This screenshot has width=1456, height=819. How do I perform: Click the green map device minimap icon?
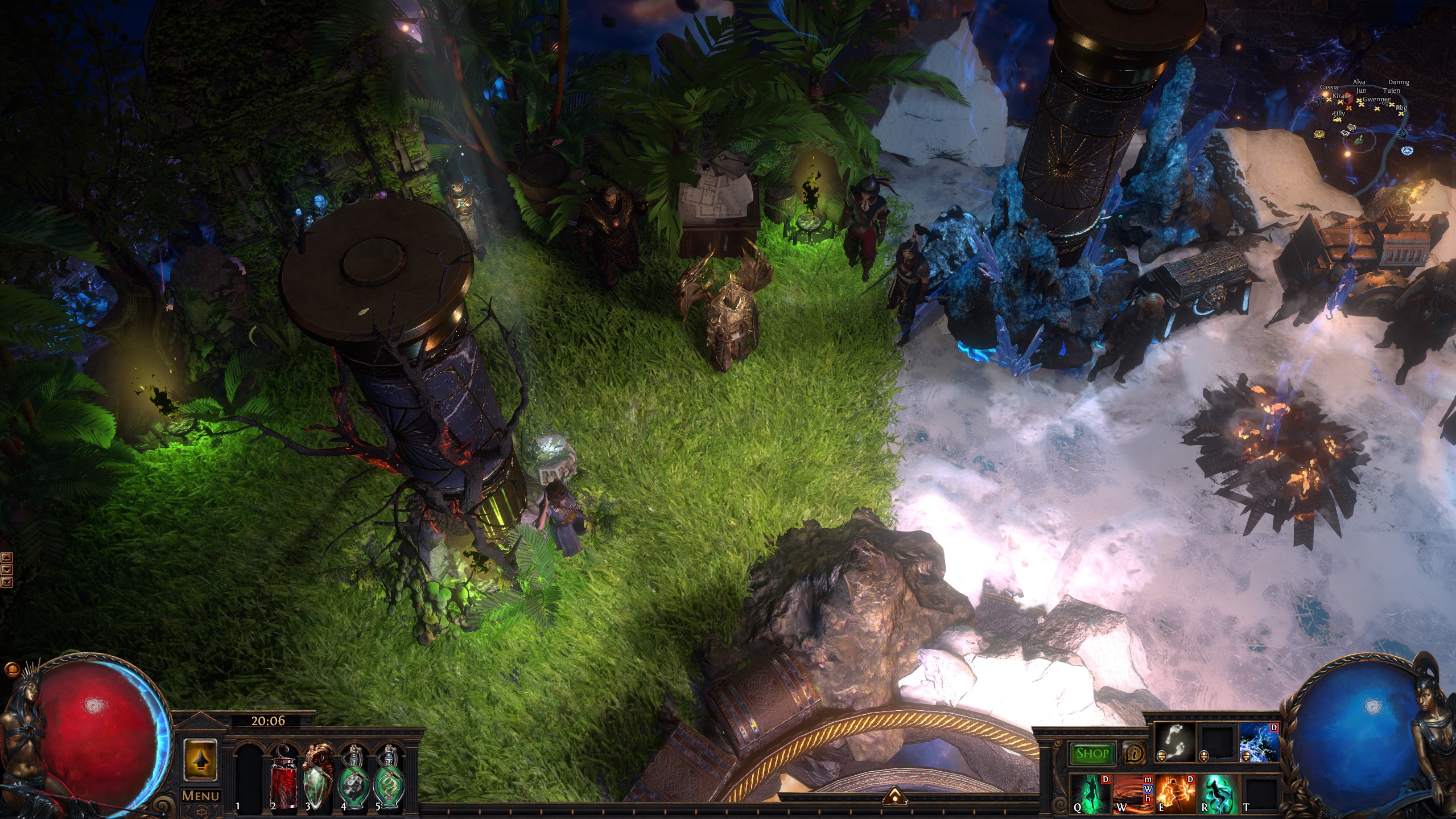coord(1358,140)
